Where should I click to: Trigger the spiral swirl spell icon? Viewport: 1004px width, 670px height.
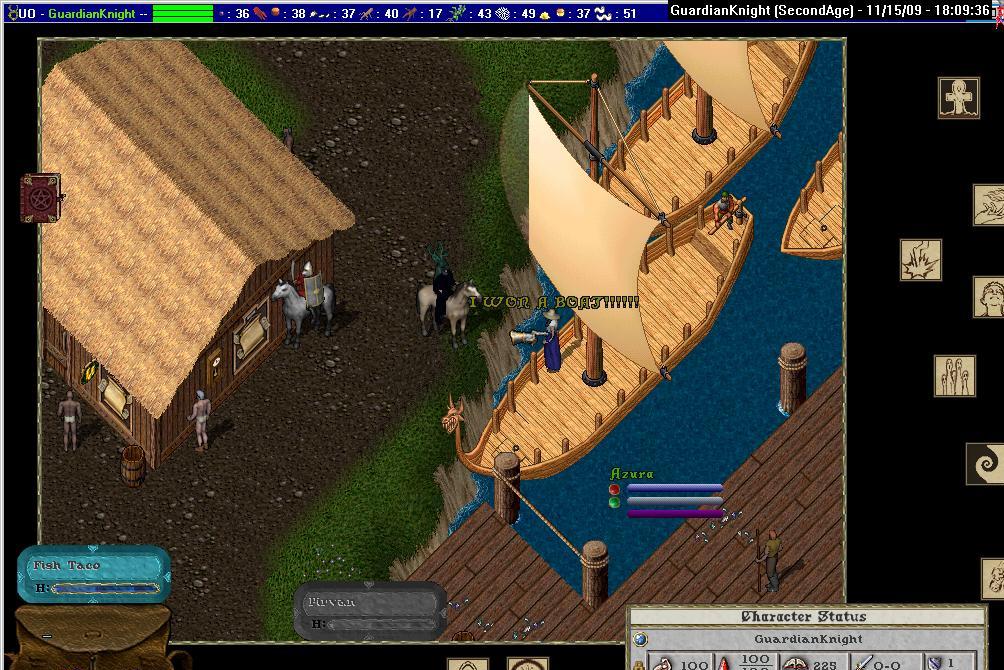(x=984, y=464)
